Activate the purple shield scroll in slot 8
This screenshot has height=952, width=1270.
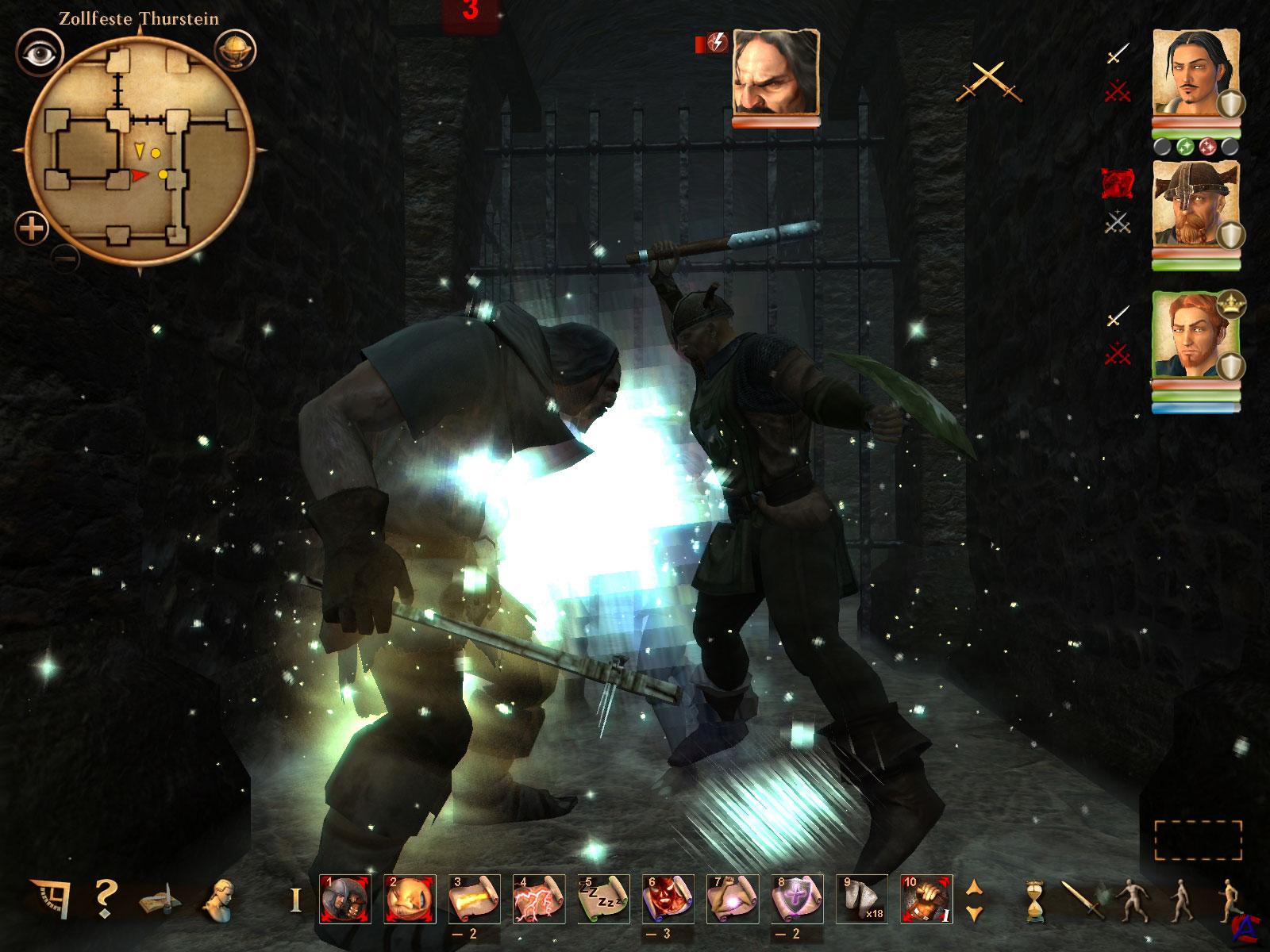click(x=797, y=899)
